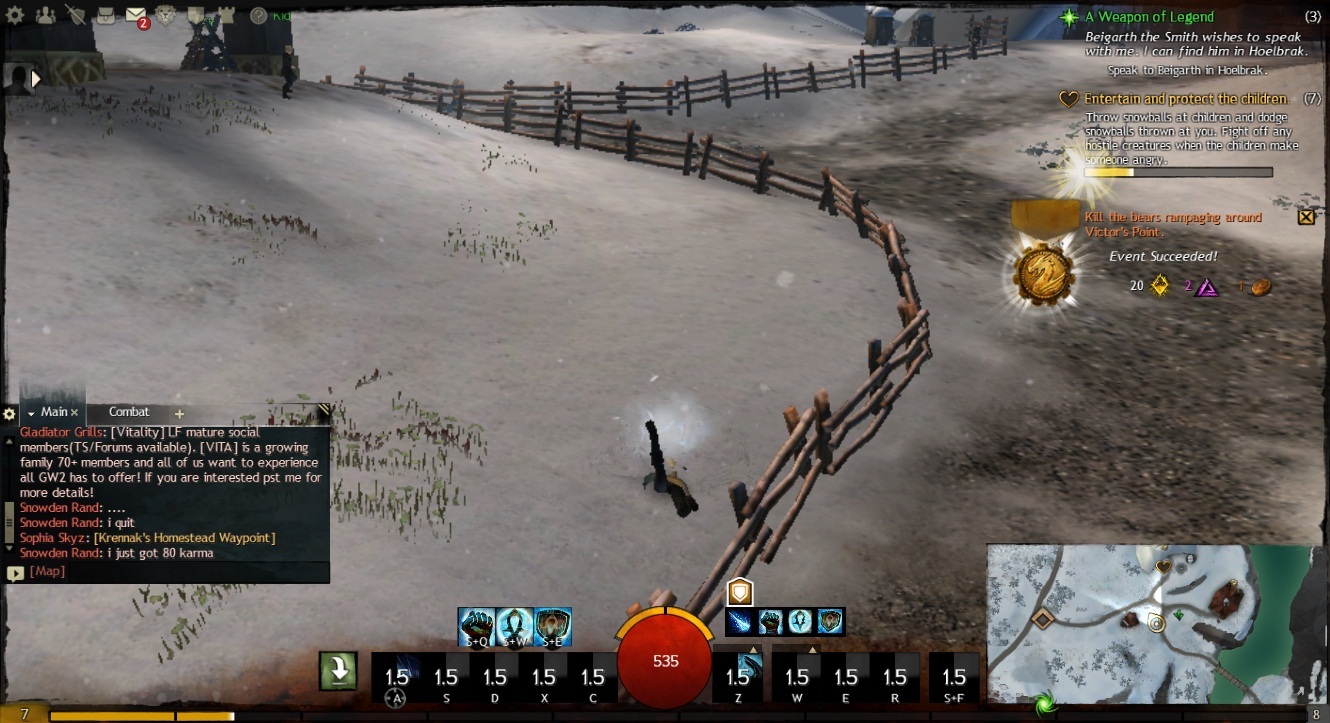The image size is (1330, 723).
Task: Select the A Weapon of Legend quest
Action: click(x=1149, y=17)
